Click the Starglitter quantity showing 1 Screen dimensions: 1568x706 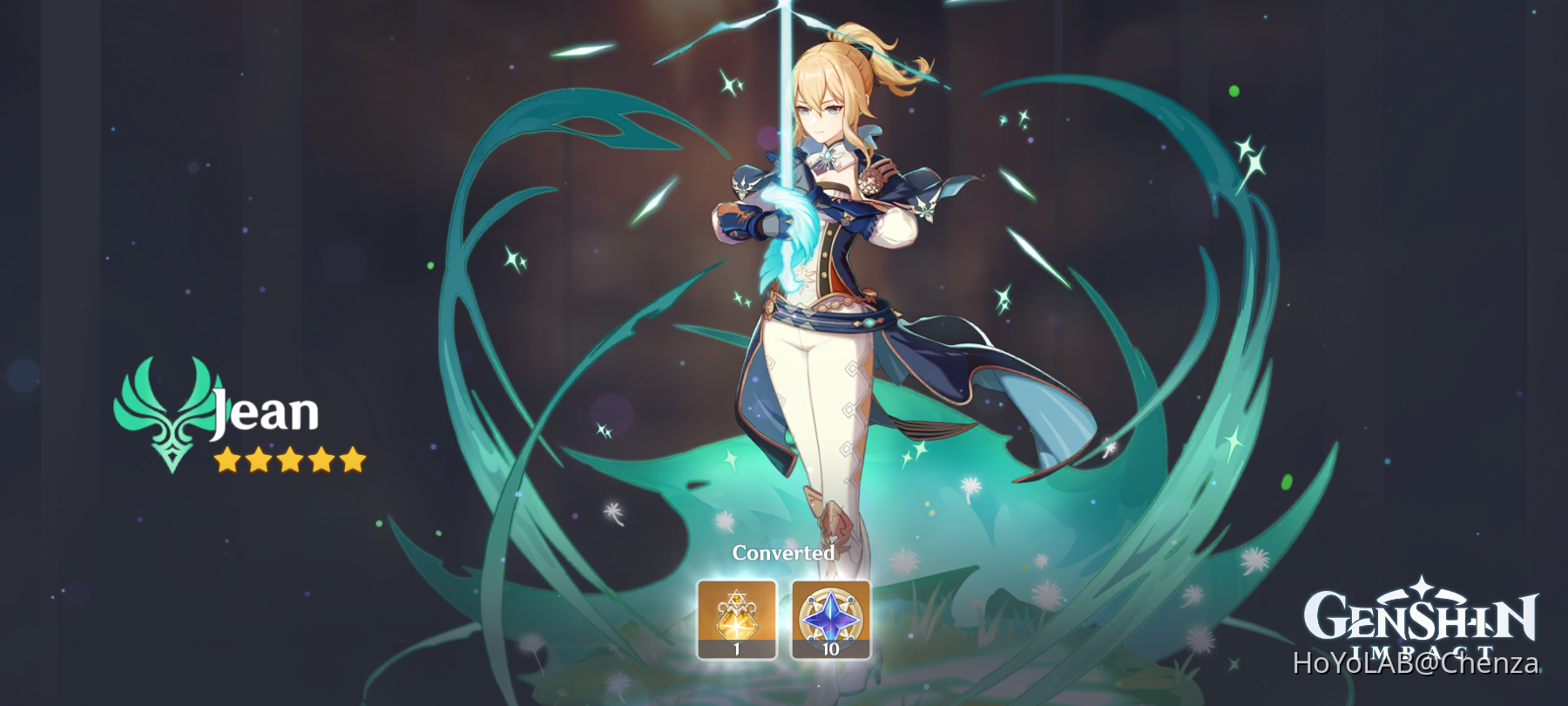(736, 648)
